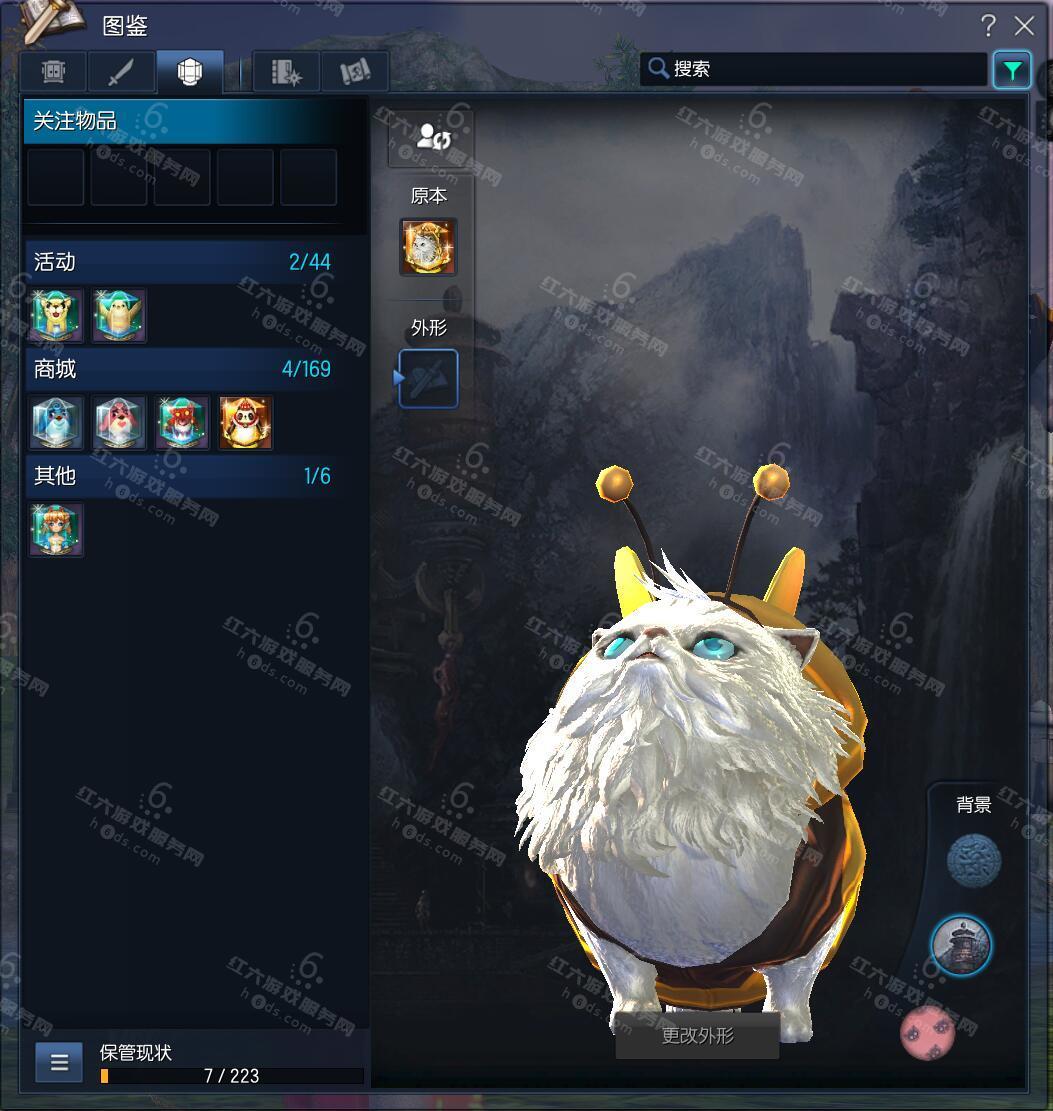Select the 原本 white cat icon
This screenshot has width=1053, height=1111.
(x=428, y=246)
